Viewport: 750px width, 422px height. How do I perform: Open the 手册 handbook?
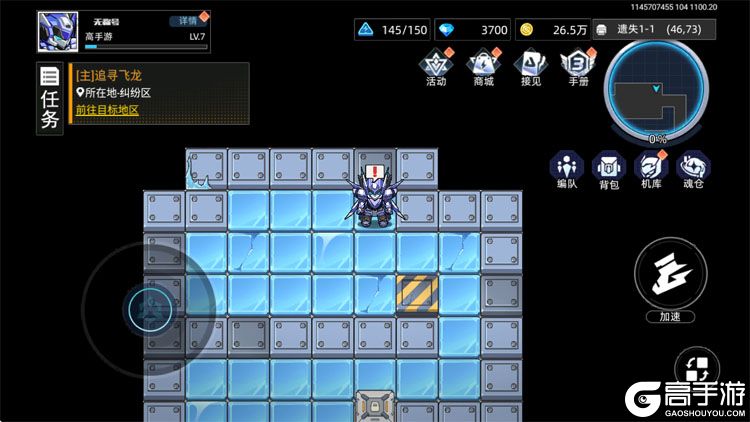578,65
